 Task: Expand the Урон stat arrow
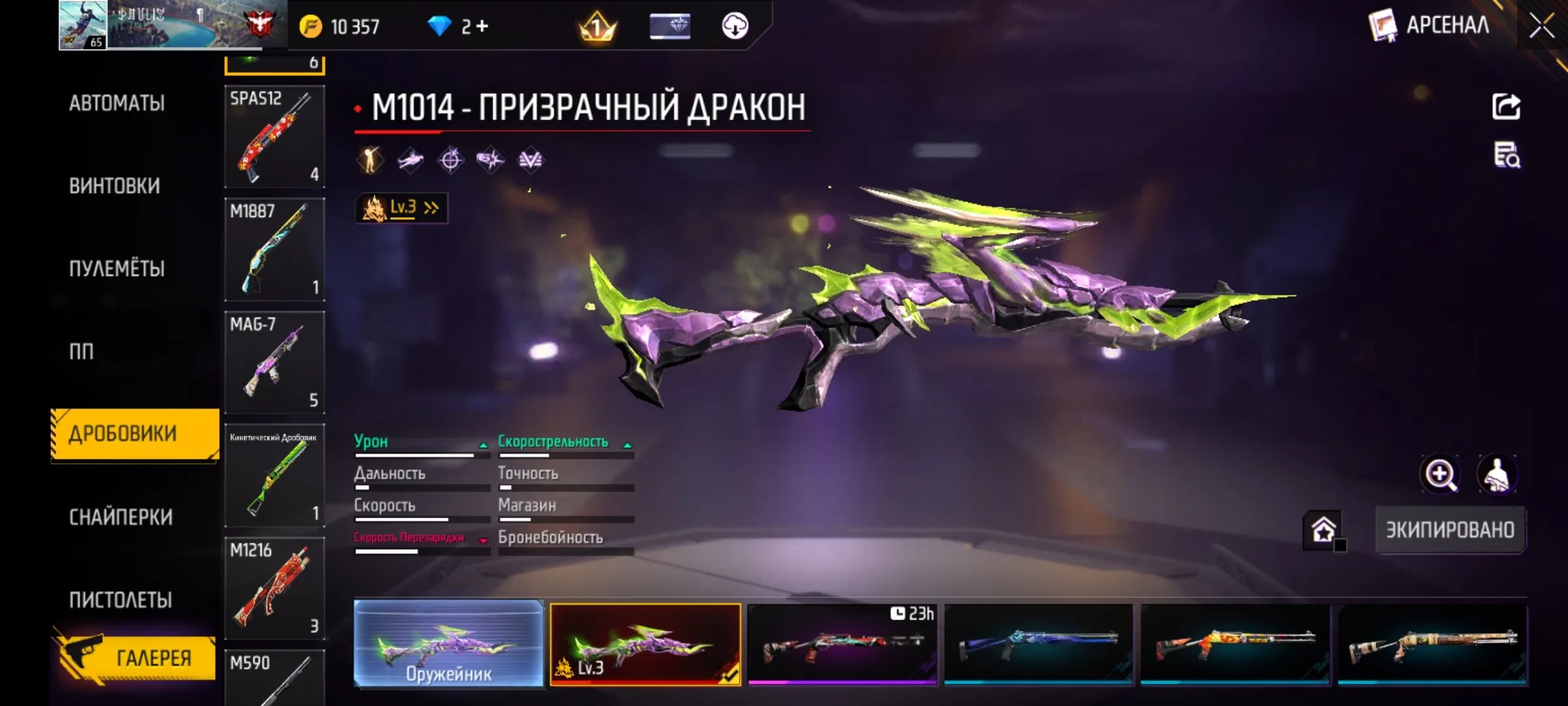coord(483,445)
